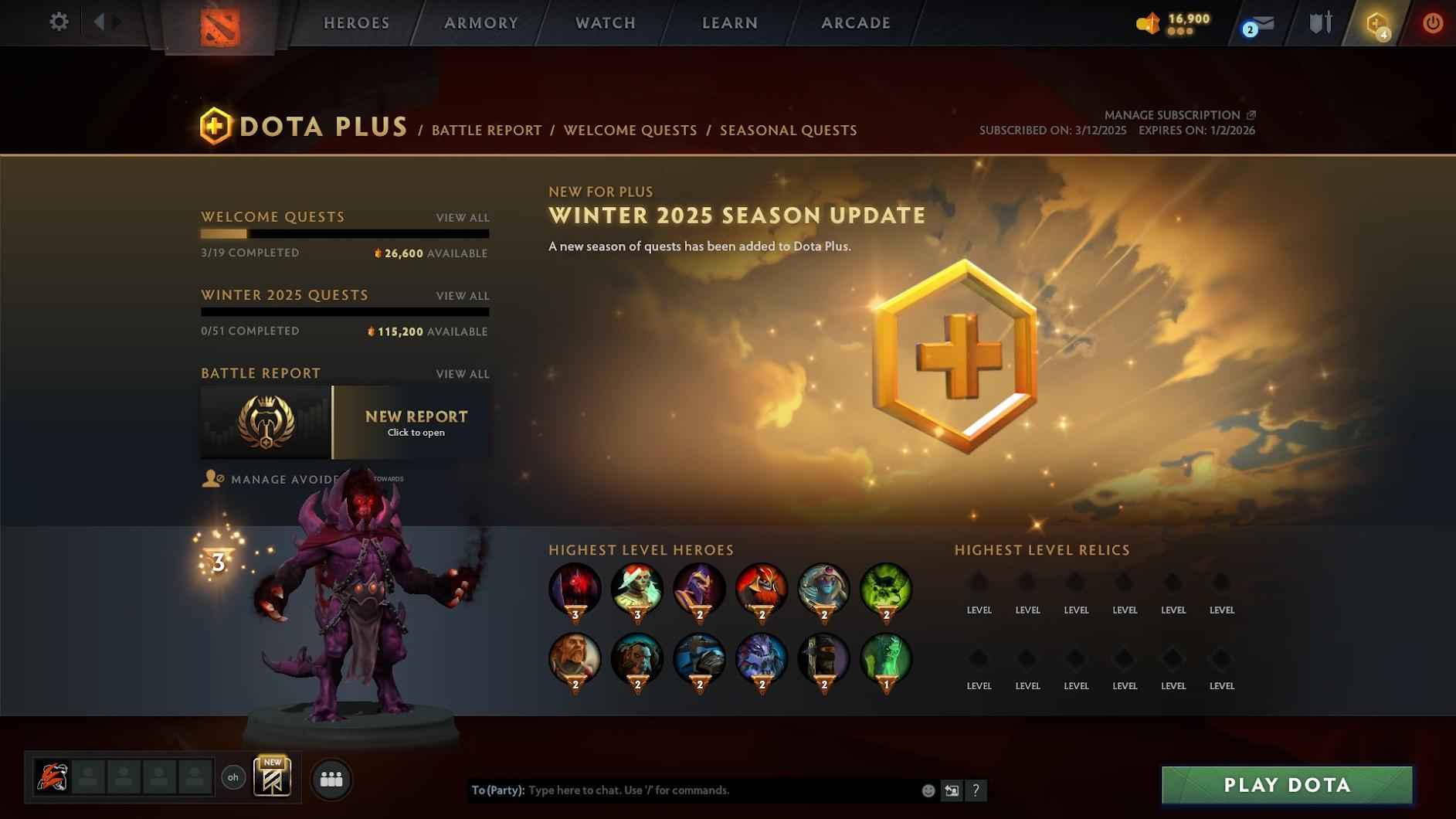This screenshot has height=819, width=1456.
Task: Toggle the chat wheel icon next to emoticons
Action: (952, 790)
